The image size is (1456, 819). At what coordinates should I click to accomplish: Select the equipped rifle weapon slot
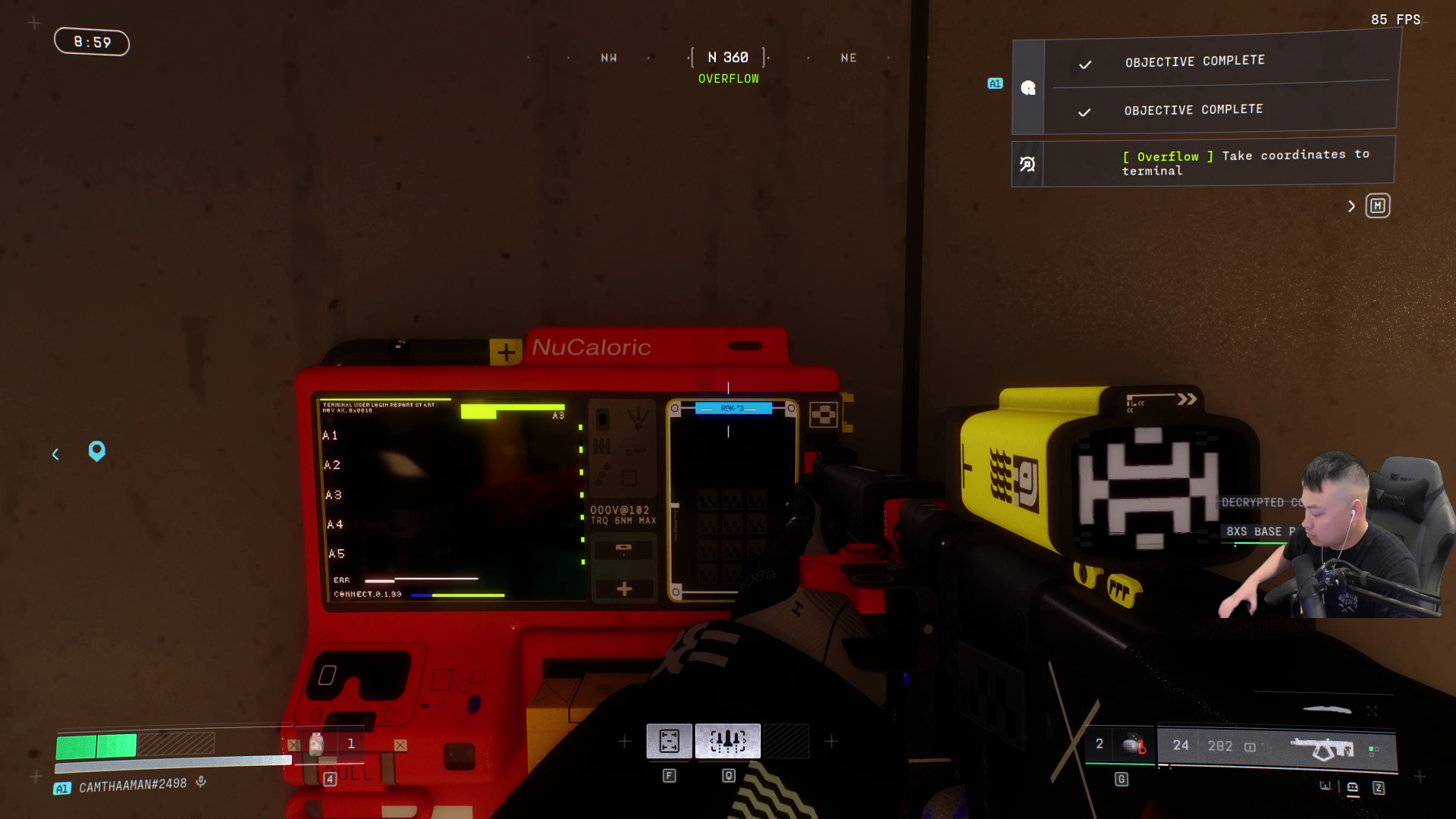pos(1322,748)
